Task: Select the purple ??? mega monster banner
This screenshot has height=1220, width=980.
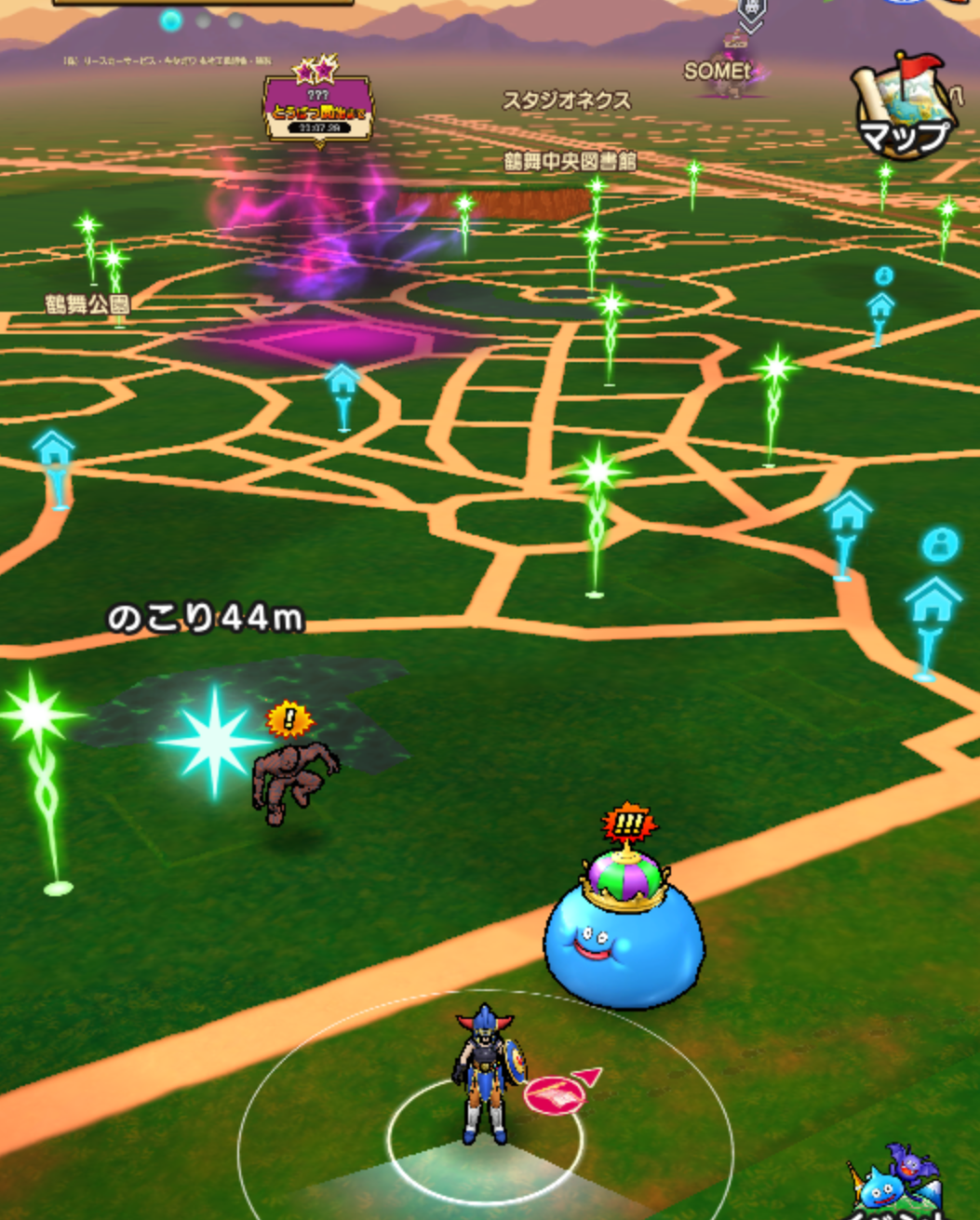Action: (x=318, y=109)
